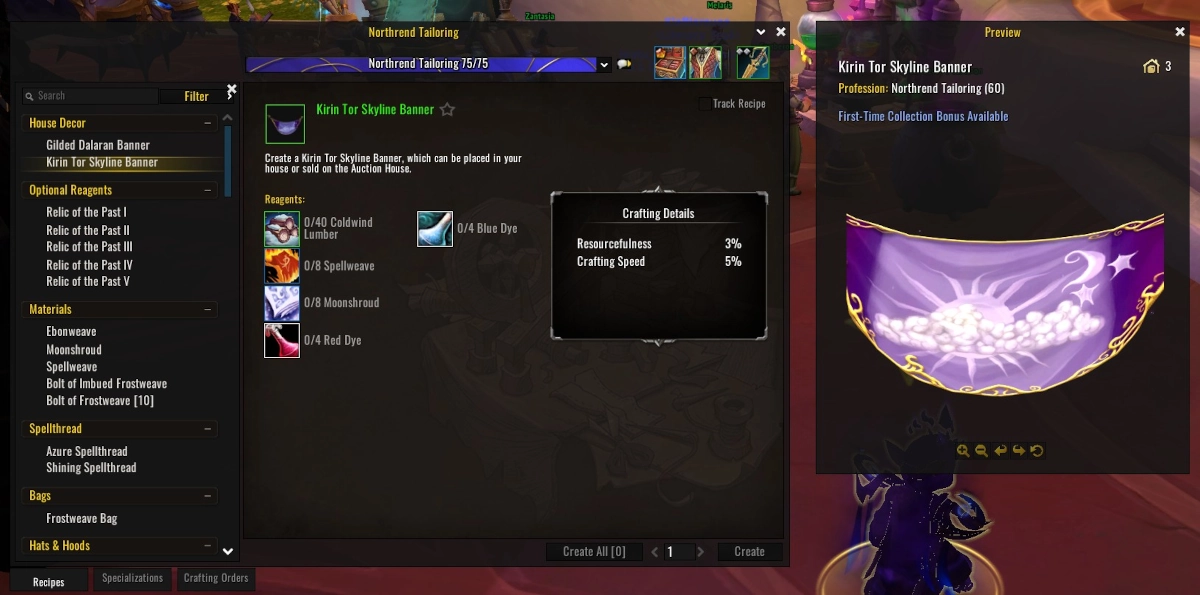The height and width of the screenshot is (595, 1200).
Task: Select the Gilded Dalaran Banner recipe
Action: tap(98, 145)
